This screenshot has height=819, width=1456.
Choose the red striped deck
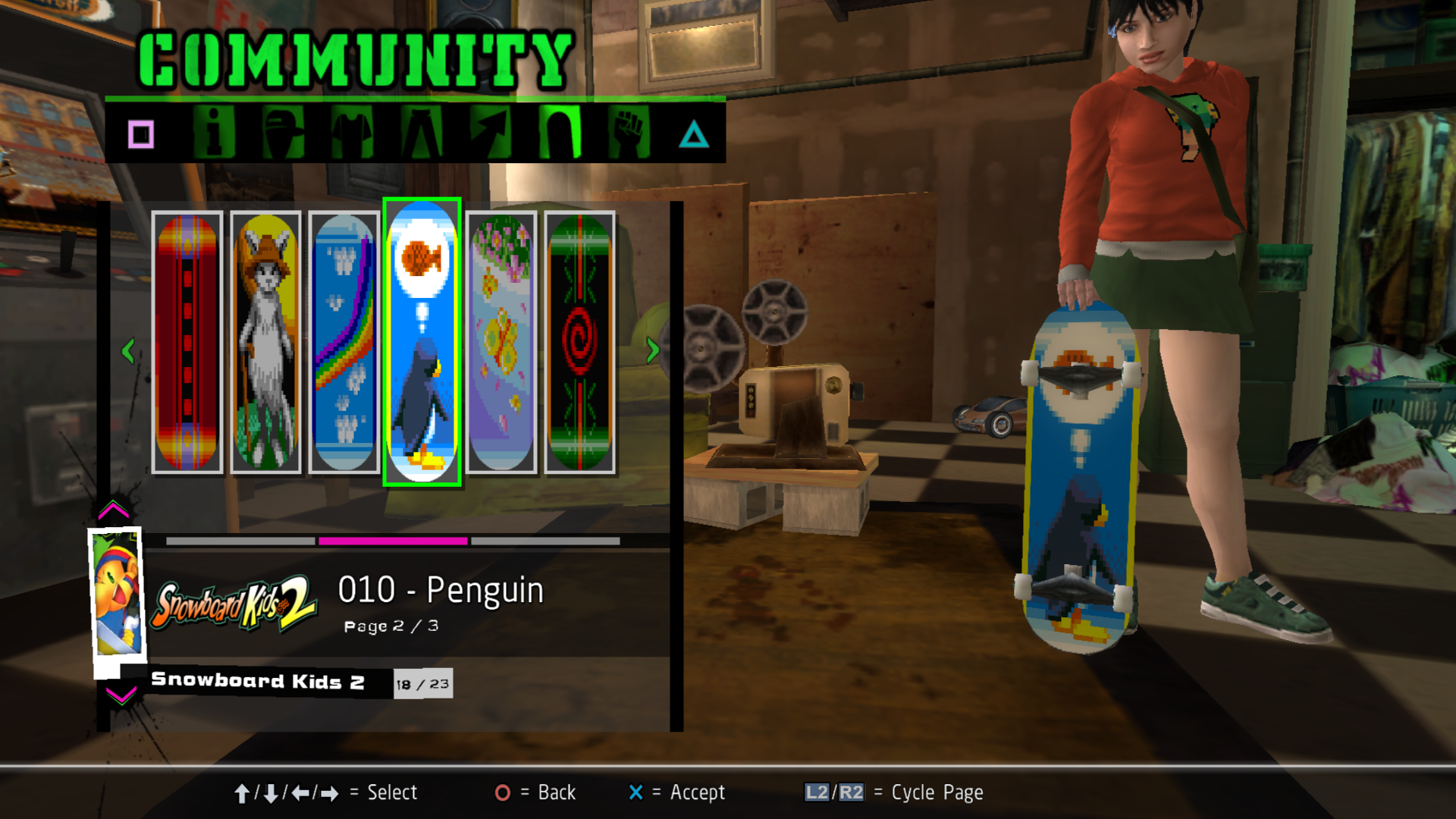coord(187,343)
